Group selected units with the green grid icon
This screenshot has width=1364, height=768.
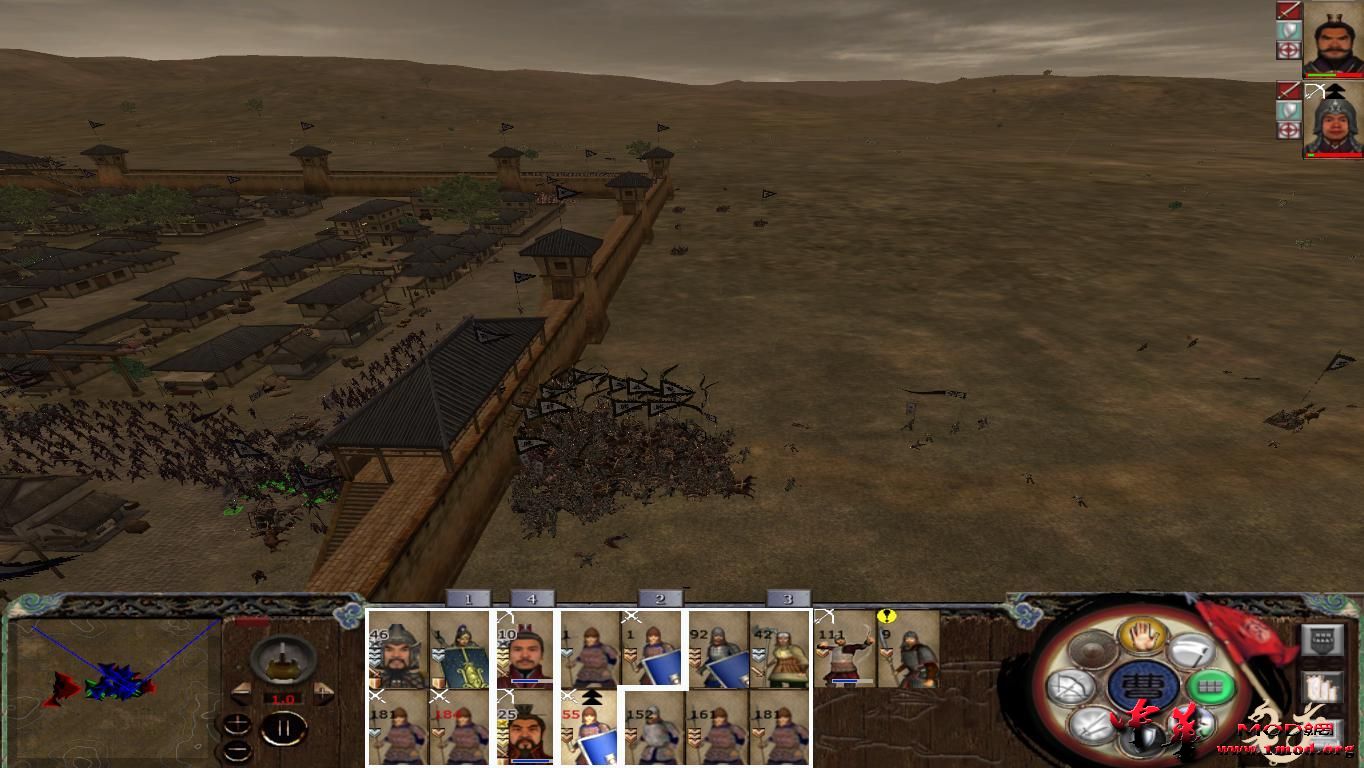point(1209,686)
